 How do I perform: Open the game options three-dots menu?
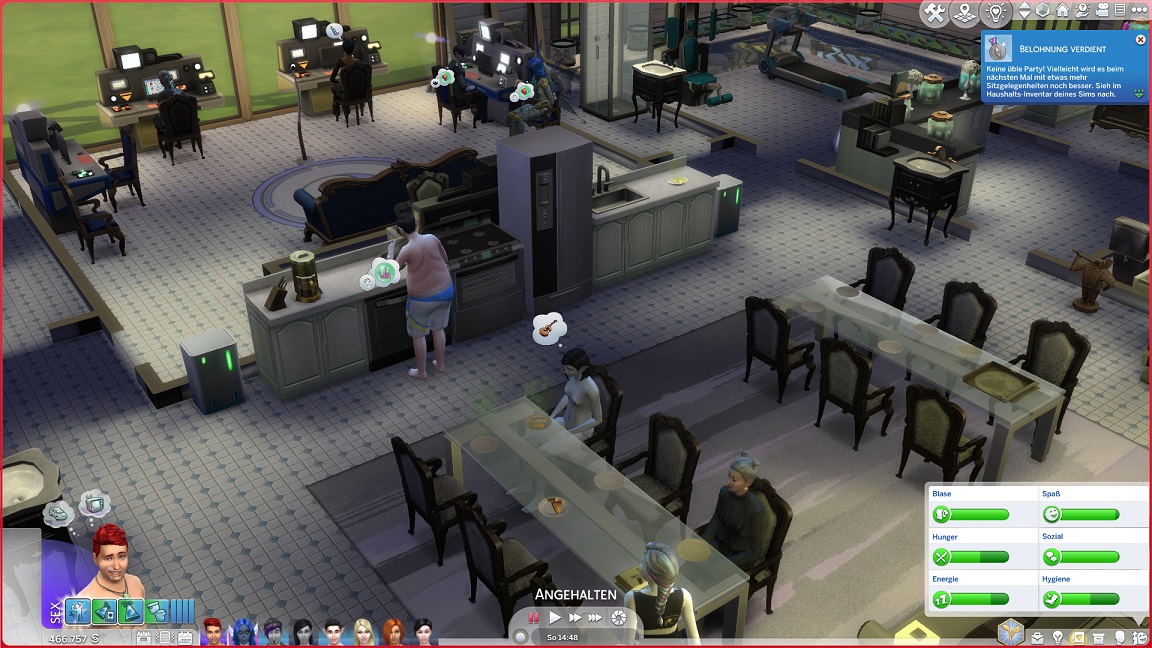click(x=1139, y=12)
